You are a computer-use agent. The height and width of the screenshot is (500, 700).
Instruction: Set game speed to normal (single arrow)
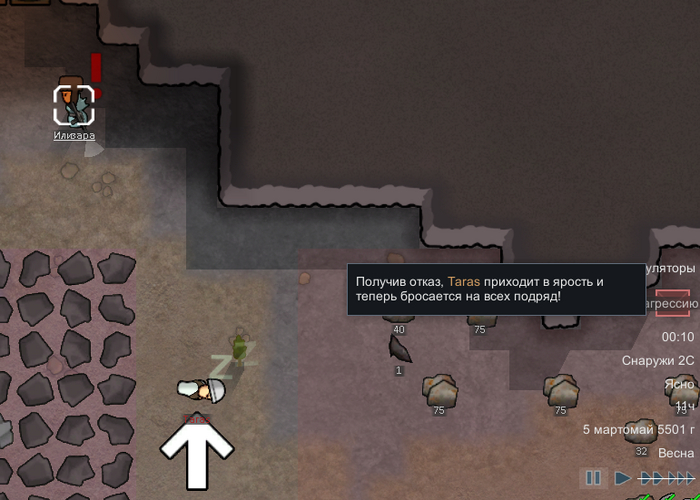point(623,478)
